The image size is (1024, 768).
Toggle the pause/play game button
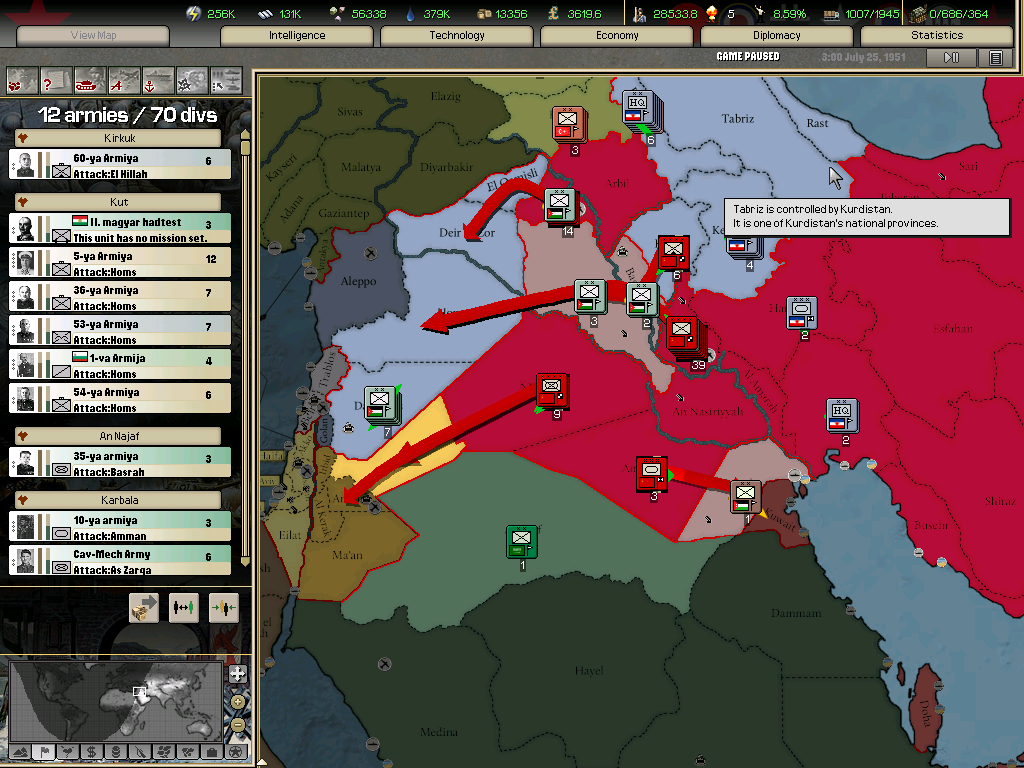click(x=952, y=58)
